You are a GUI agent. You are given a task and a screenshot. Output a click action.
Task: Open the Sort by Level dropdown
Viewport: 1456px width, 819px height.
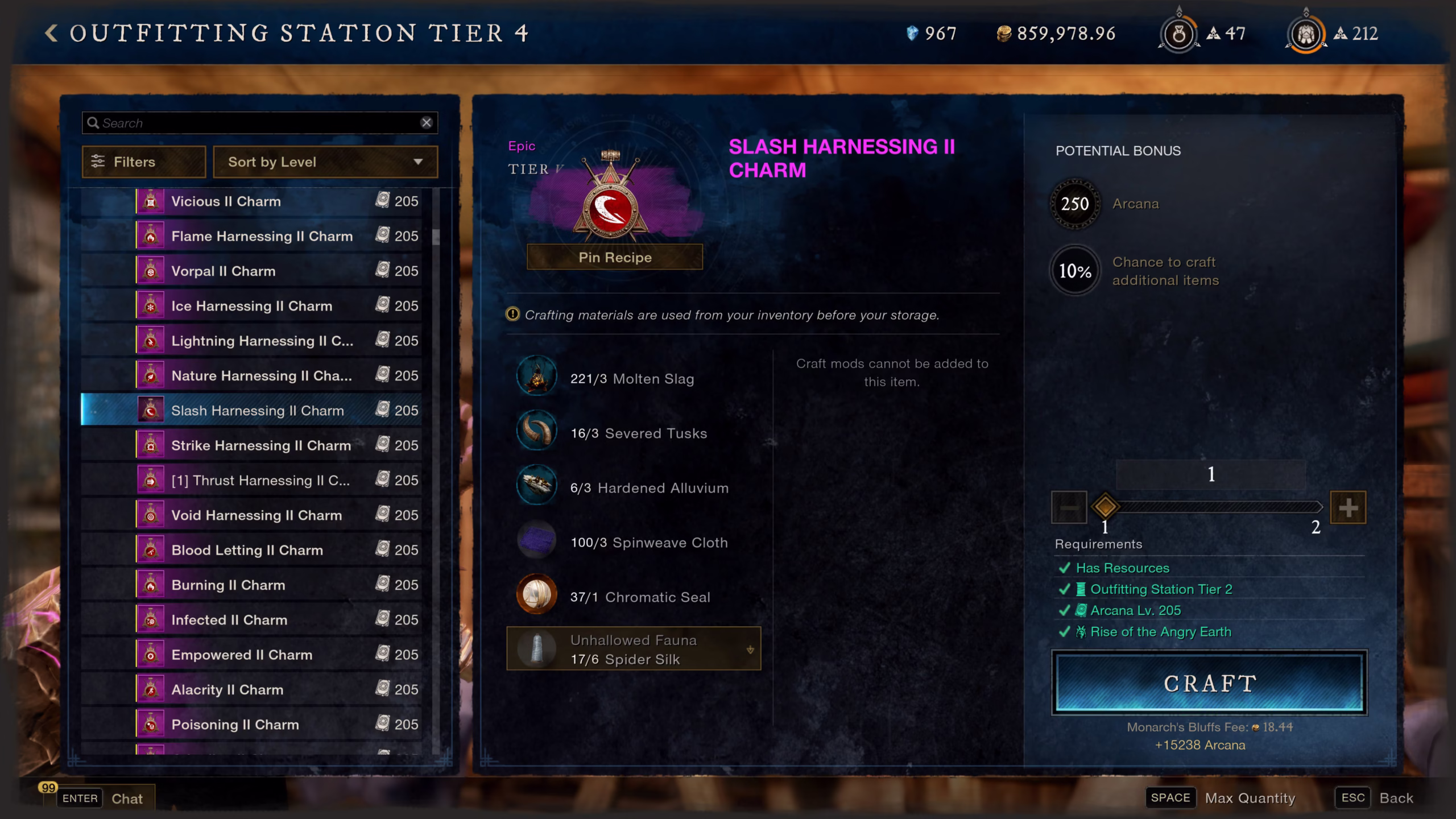(x=325, y=162)
